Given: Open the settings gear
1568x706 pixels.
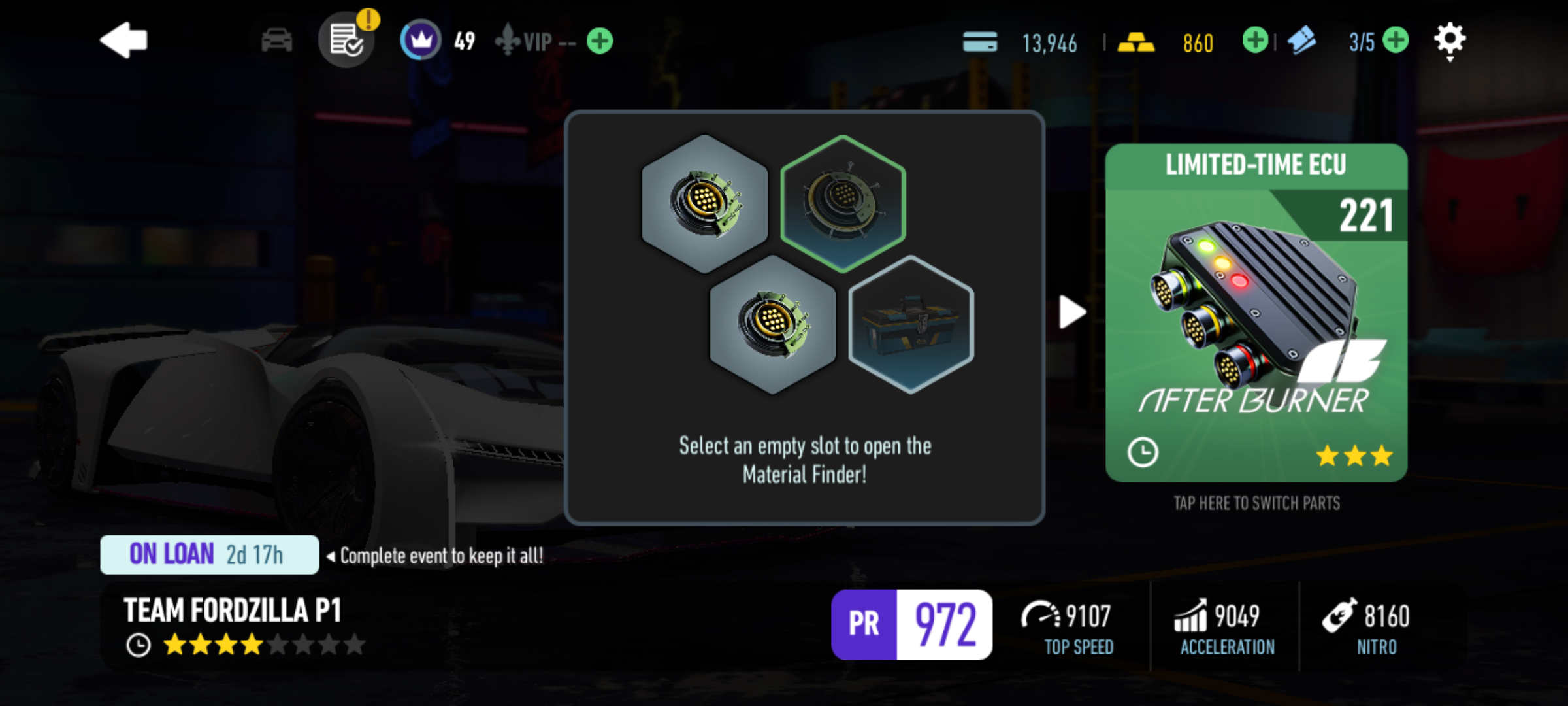Looking at the screenshot, I should pyautogui.click(x=1450, y=41).
